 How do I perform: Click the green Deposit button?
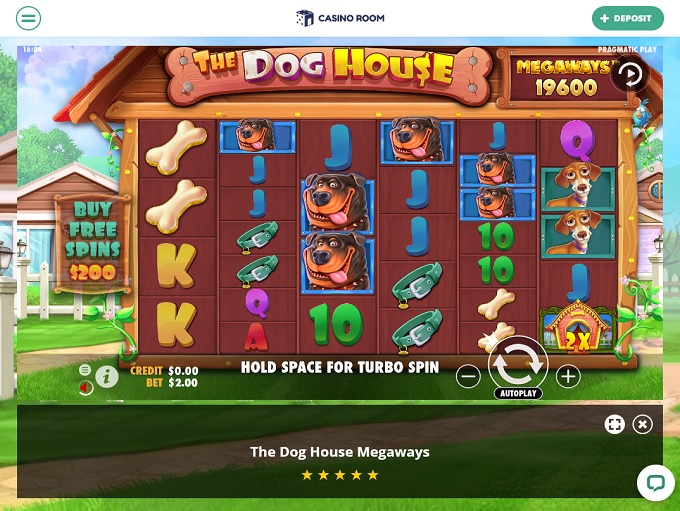pos(627,18)
